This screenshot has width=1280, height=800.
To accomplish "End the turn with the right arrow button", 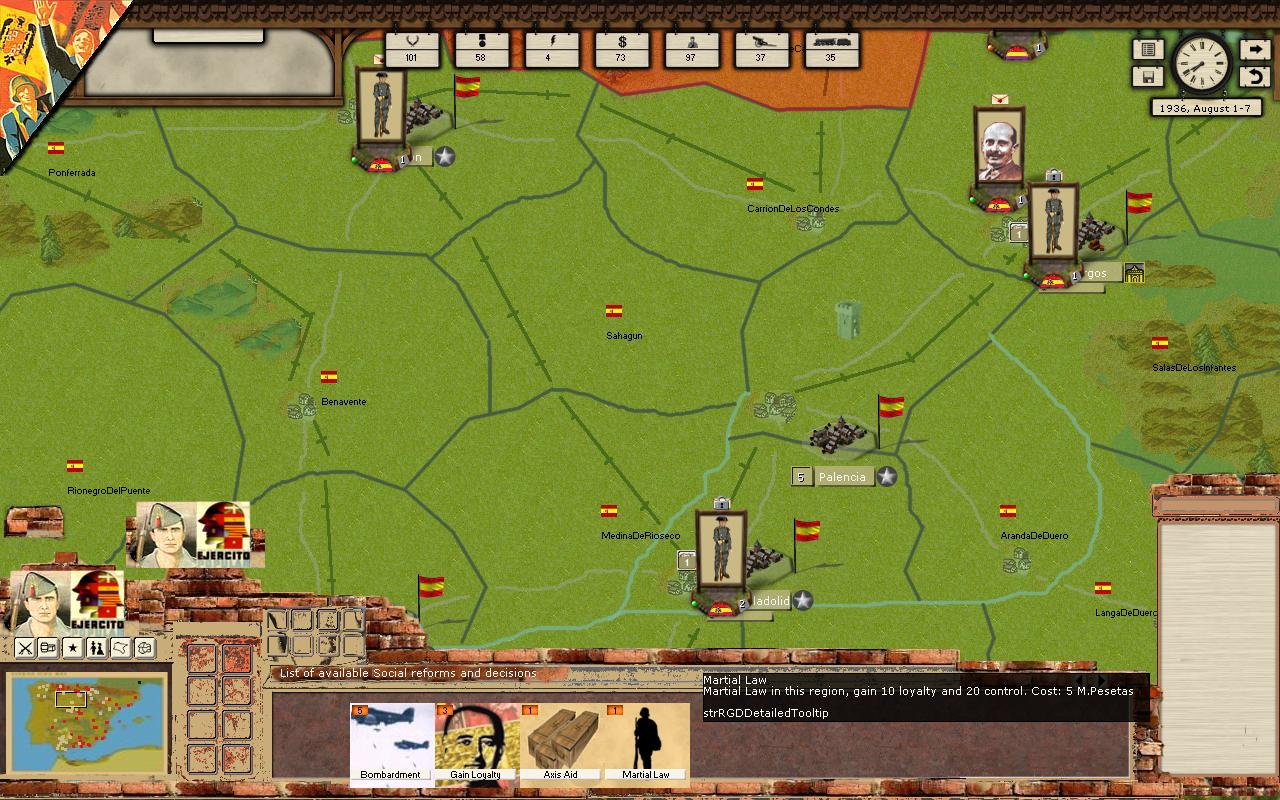I will point(1254,50).
